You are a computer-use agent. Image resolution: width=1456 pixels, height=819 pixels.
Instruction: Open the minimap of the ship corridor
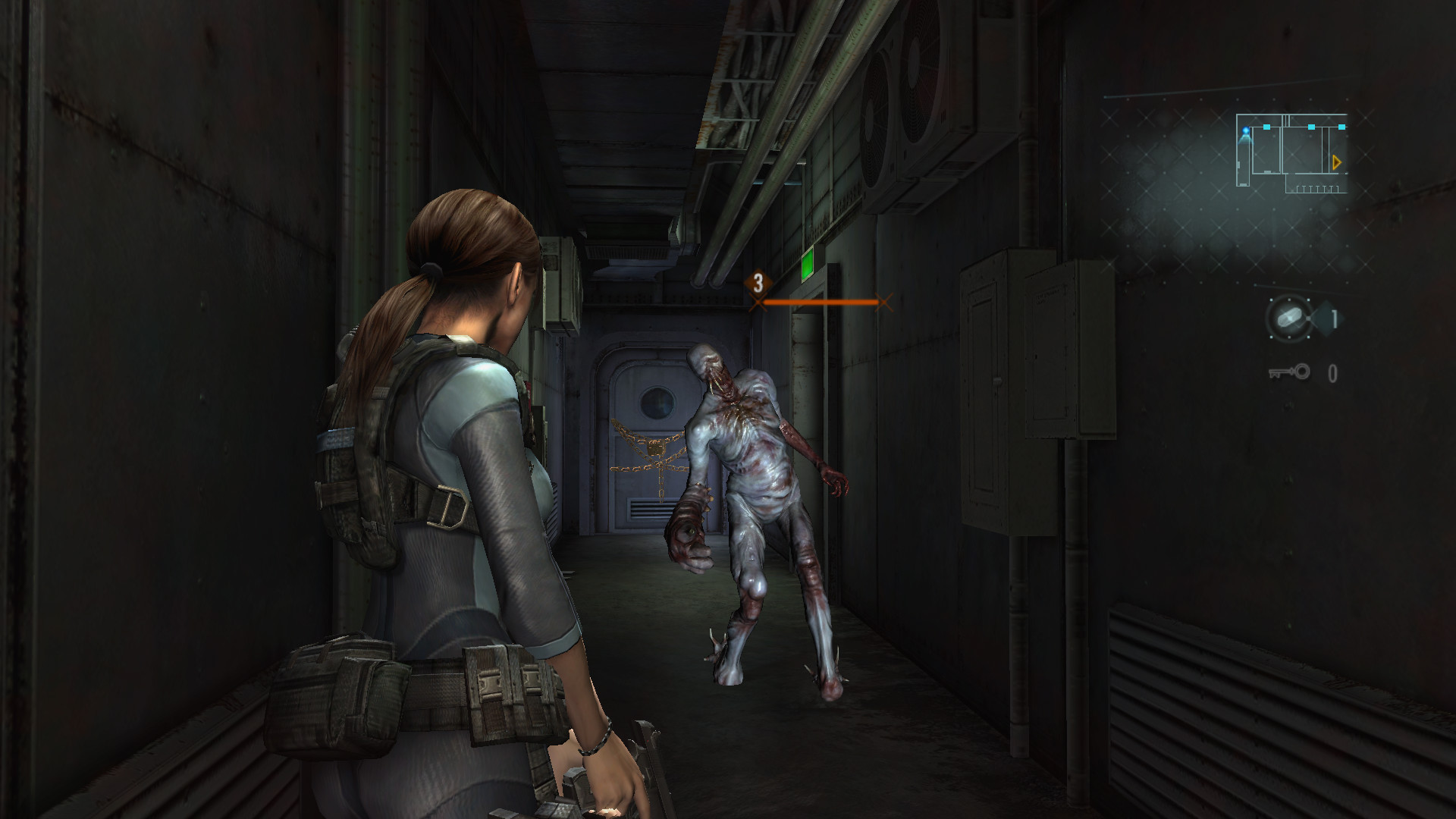click(x=1291, y=154)
